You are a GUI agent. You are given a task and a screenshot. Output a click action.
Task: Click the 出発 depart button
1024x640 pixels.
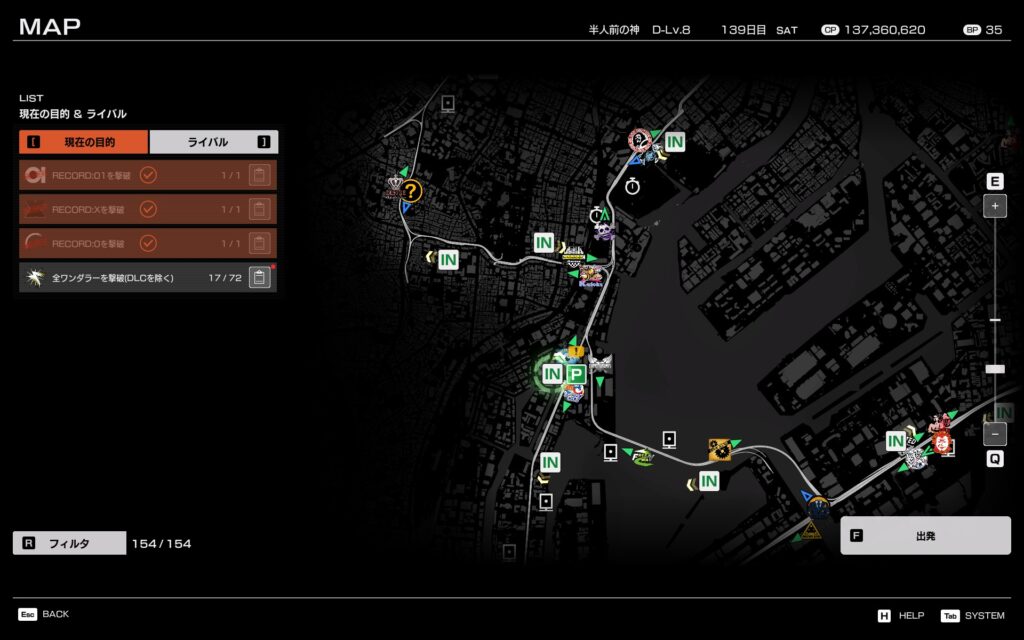[x=925, y=535]
